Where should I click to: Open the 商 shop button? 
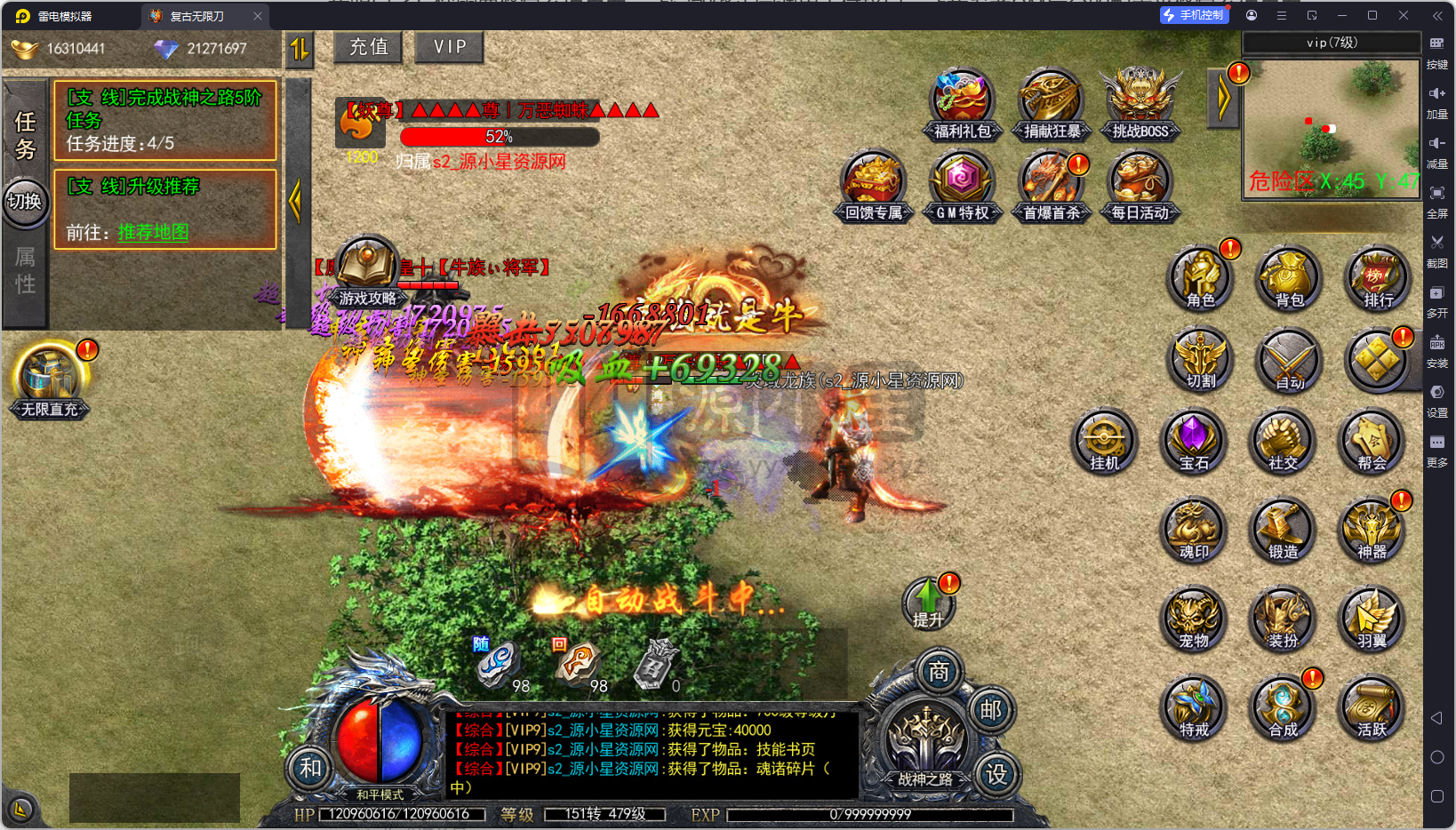coord(939,673)
